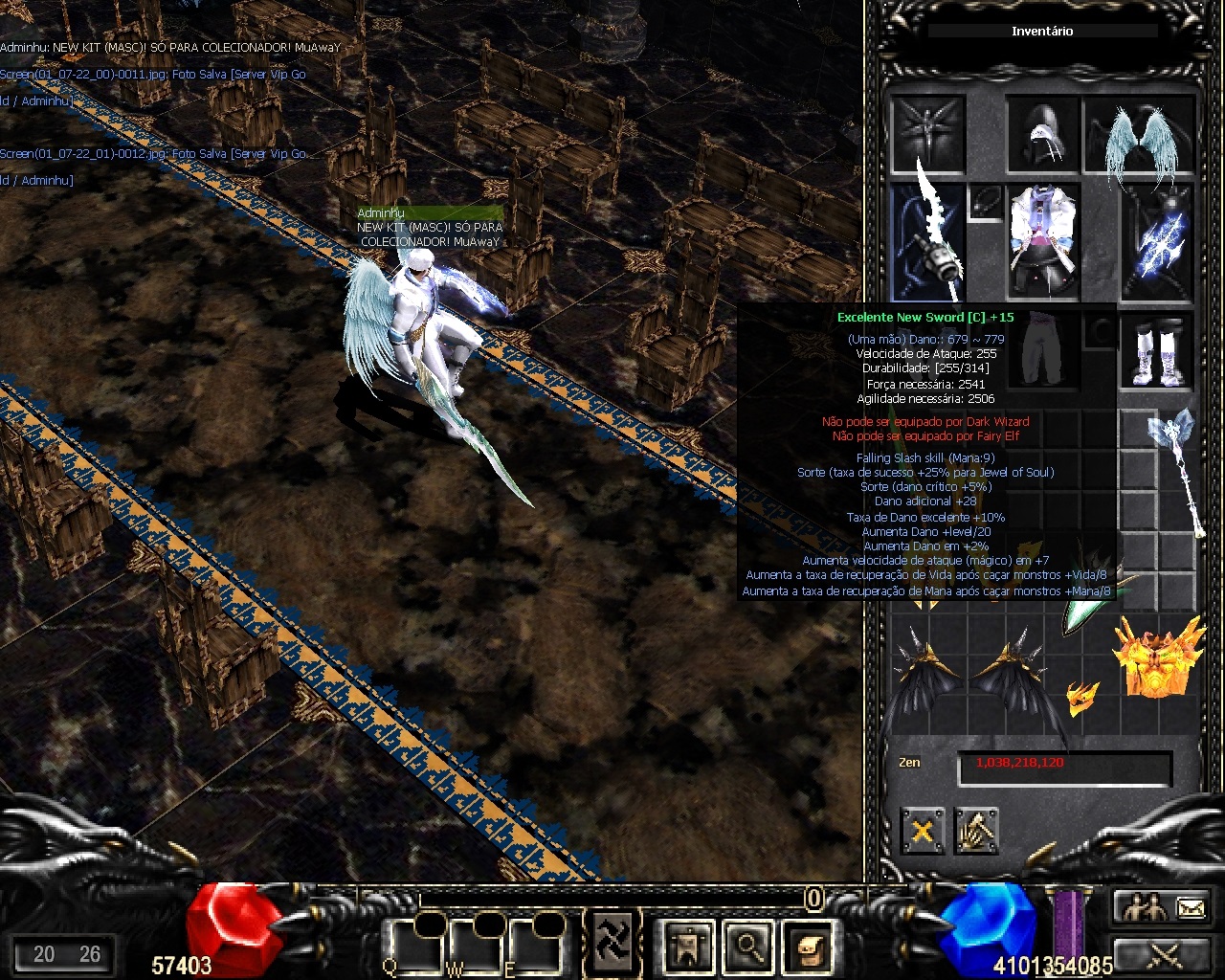
Task: Open the friends and mail button
Action: (1162, 907)
